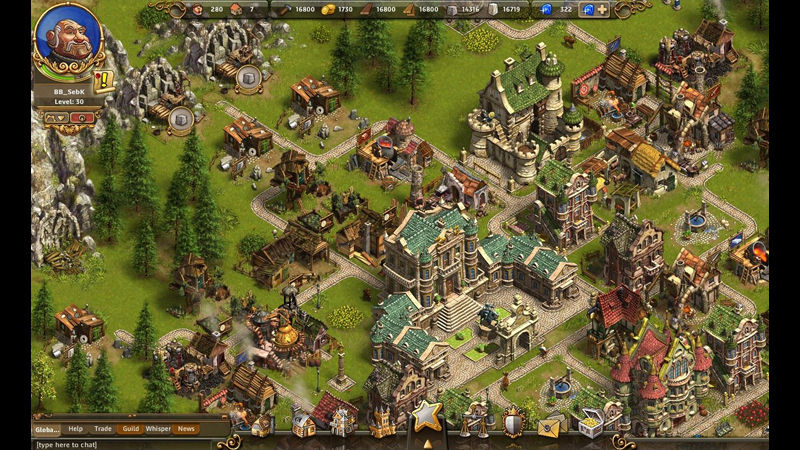This screenshot has width=800, height=450.
Task: Switch to the Help chat tab
Action: tap(76, 429)
